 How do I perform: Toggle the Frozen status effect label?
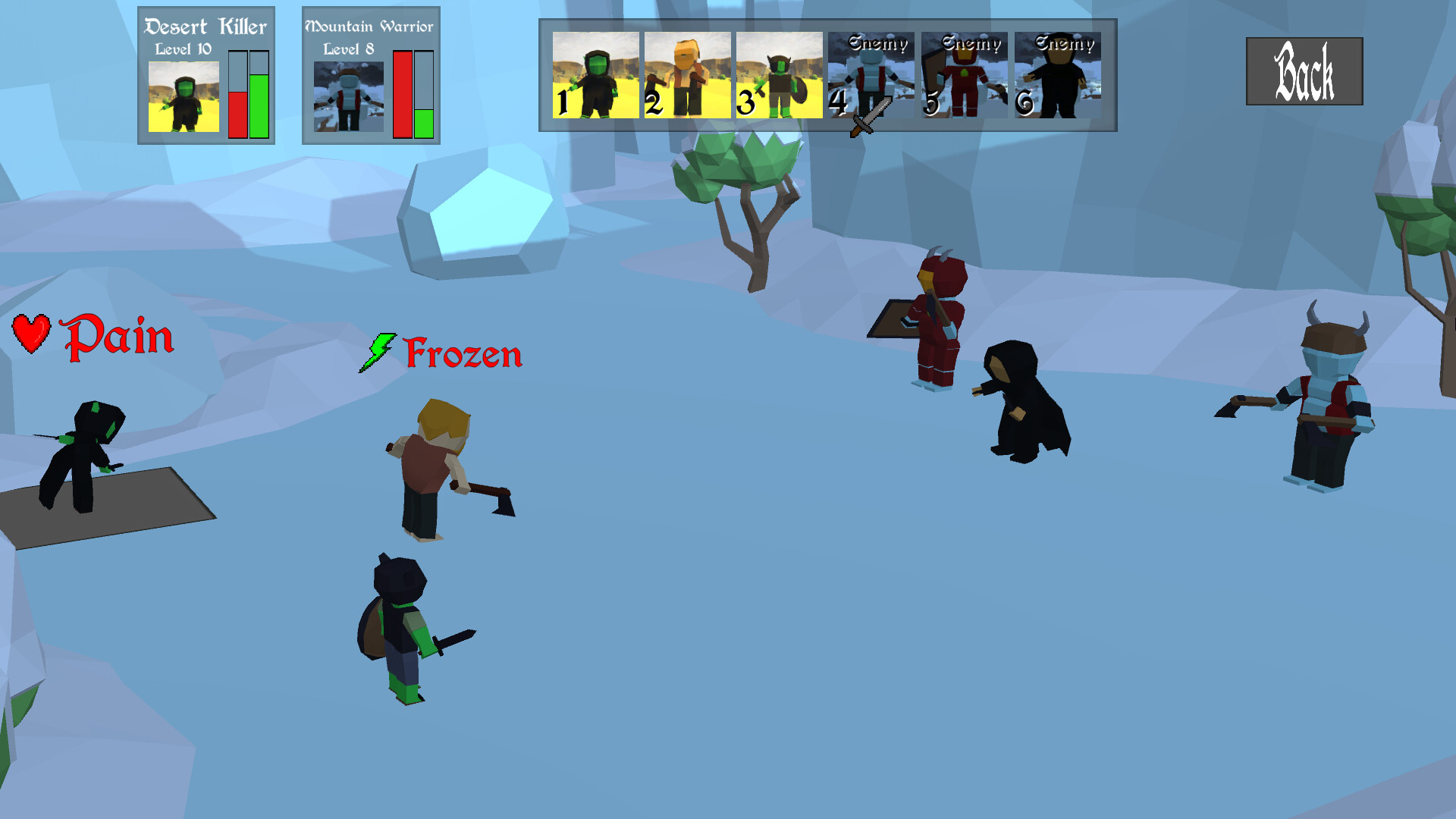(x=463, y=353)
